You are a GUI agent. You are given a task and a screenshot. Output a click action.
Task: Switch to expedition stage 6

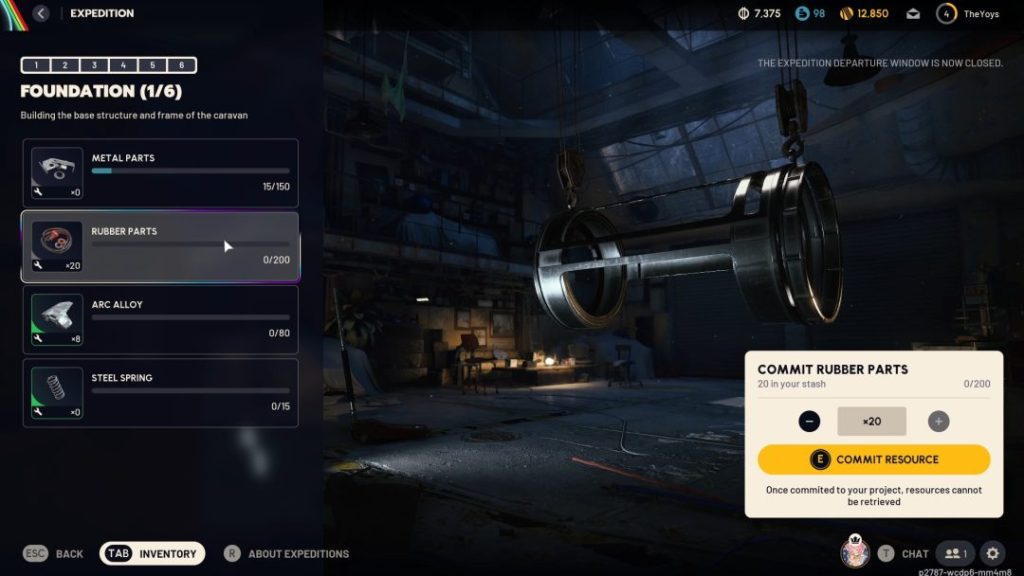pos(181,65)
